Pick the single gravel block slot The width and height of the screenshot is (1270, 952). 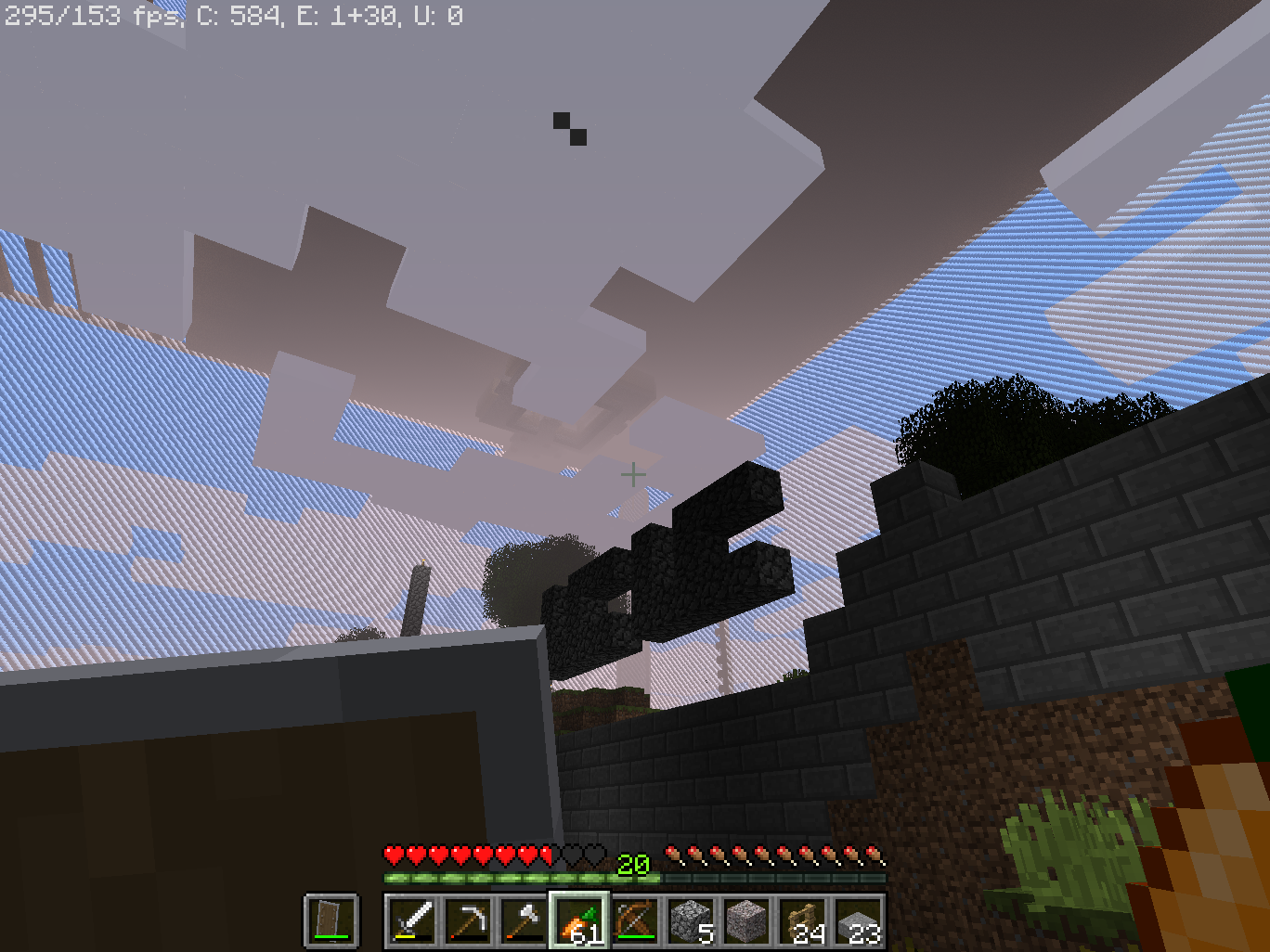point(747,921)
